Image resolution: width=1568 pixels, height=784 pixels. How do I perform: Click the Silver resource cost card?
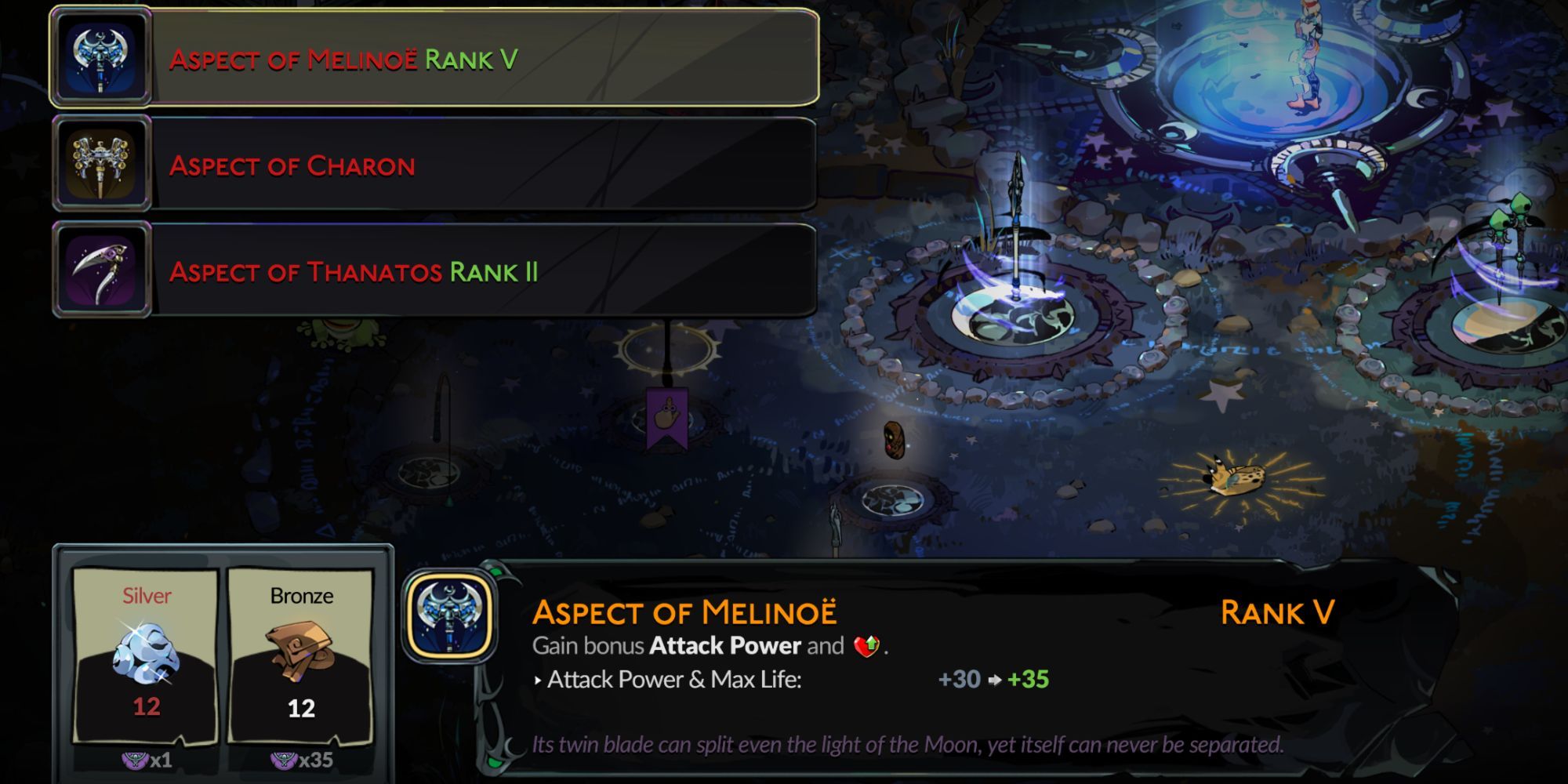point(146,655)
